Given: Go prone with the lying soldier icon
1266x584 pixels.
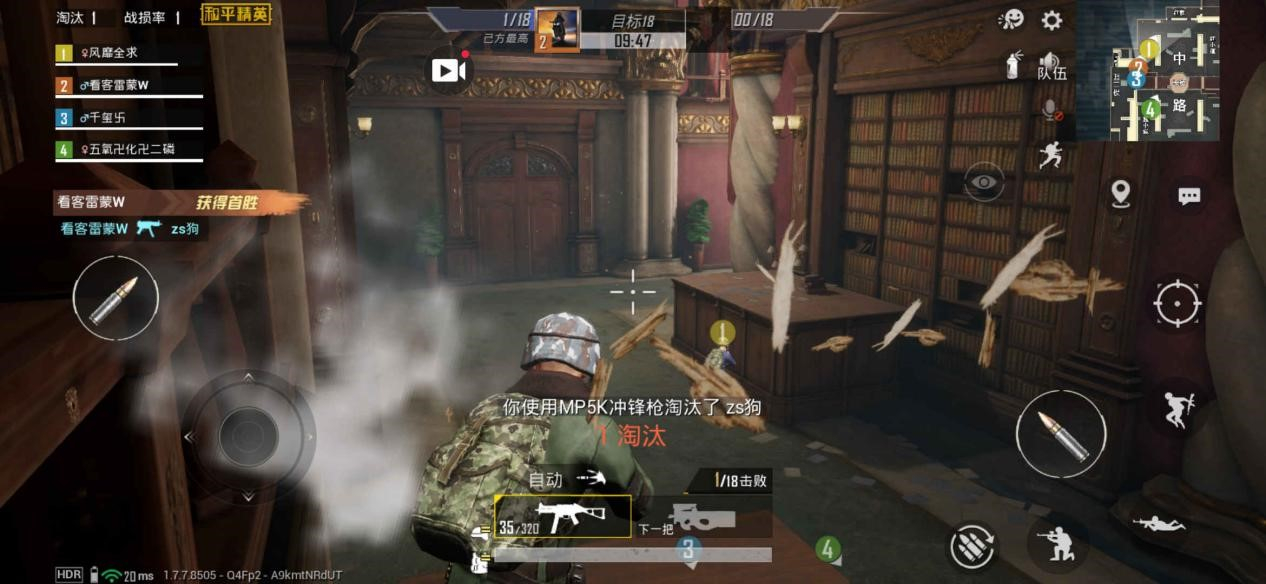Looking at the screenshot, I should coord(1158,522).
